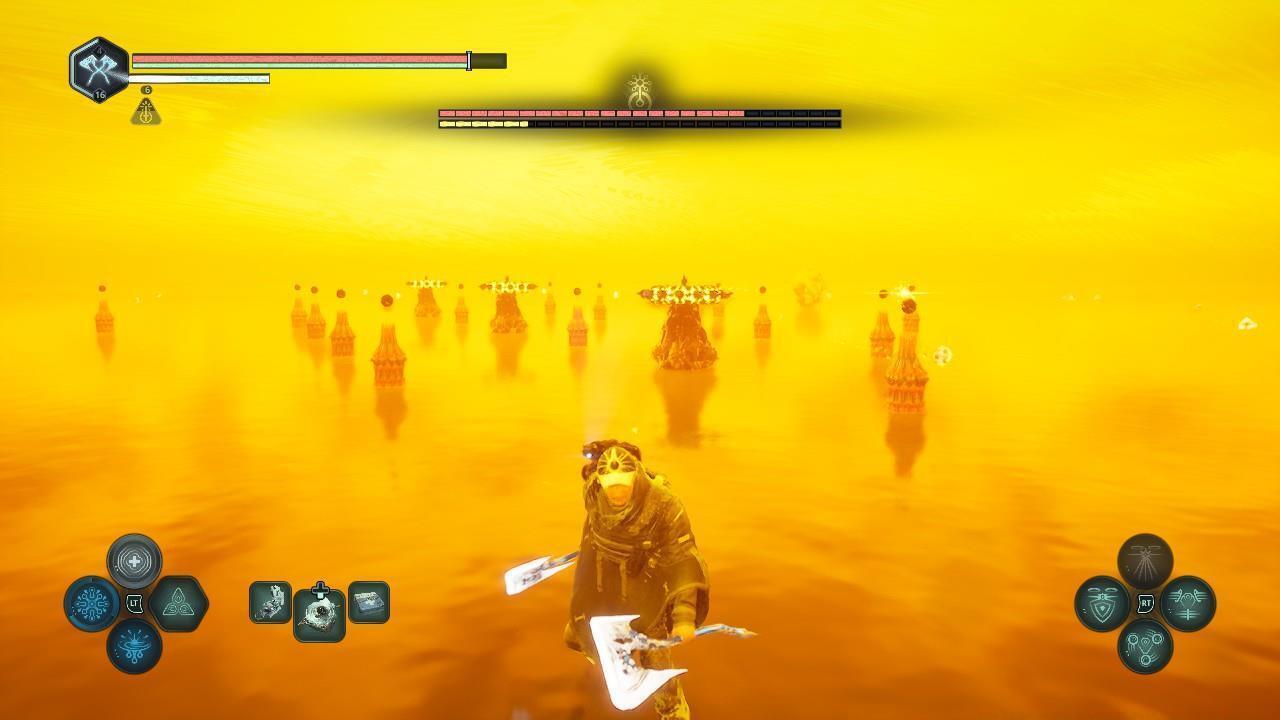Select the boss emblem above its health bar

(x=640, y=91)
